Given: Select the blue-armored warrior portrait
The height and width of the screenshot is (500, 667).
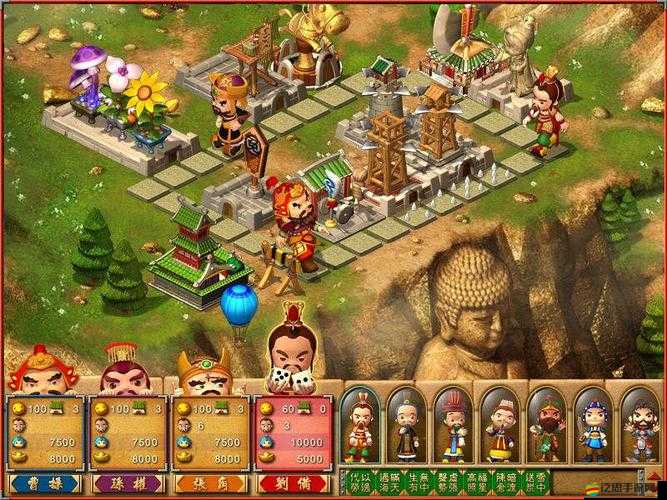Looking at the screenshot, I should 593,425.
